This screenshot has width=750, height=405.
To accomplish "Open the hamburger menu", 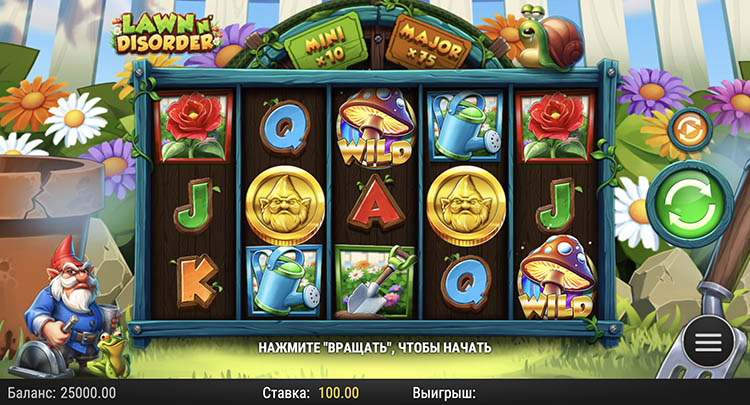I will (708, 342).
